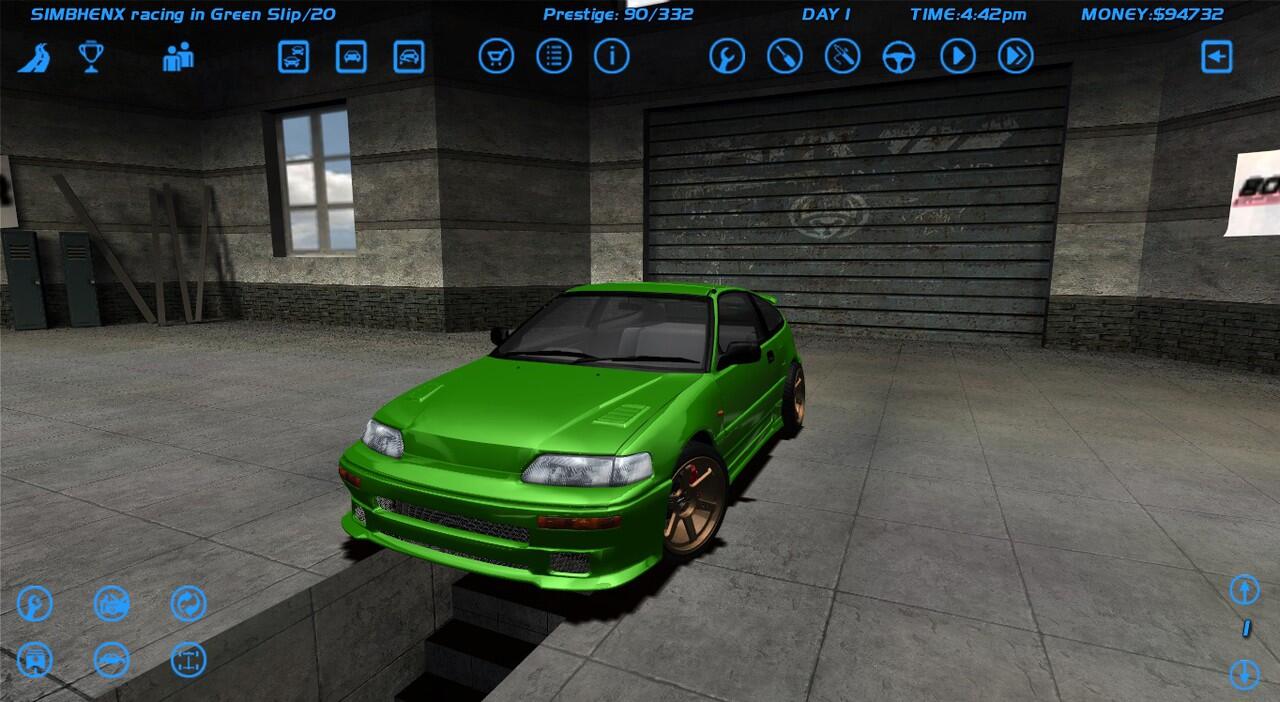The width and height of the screenshot is (1280, 702).
Task: Open the two-cars garage button
Action: [293, 57]
